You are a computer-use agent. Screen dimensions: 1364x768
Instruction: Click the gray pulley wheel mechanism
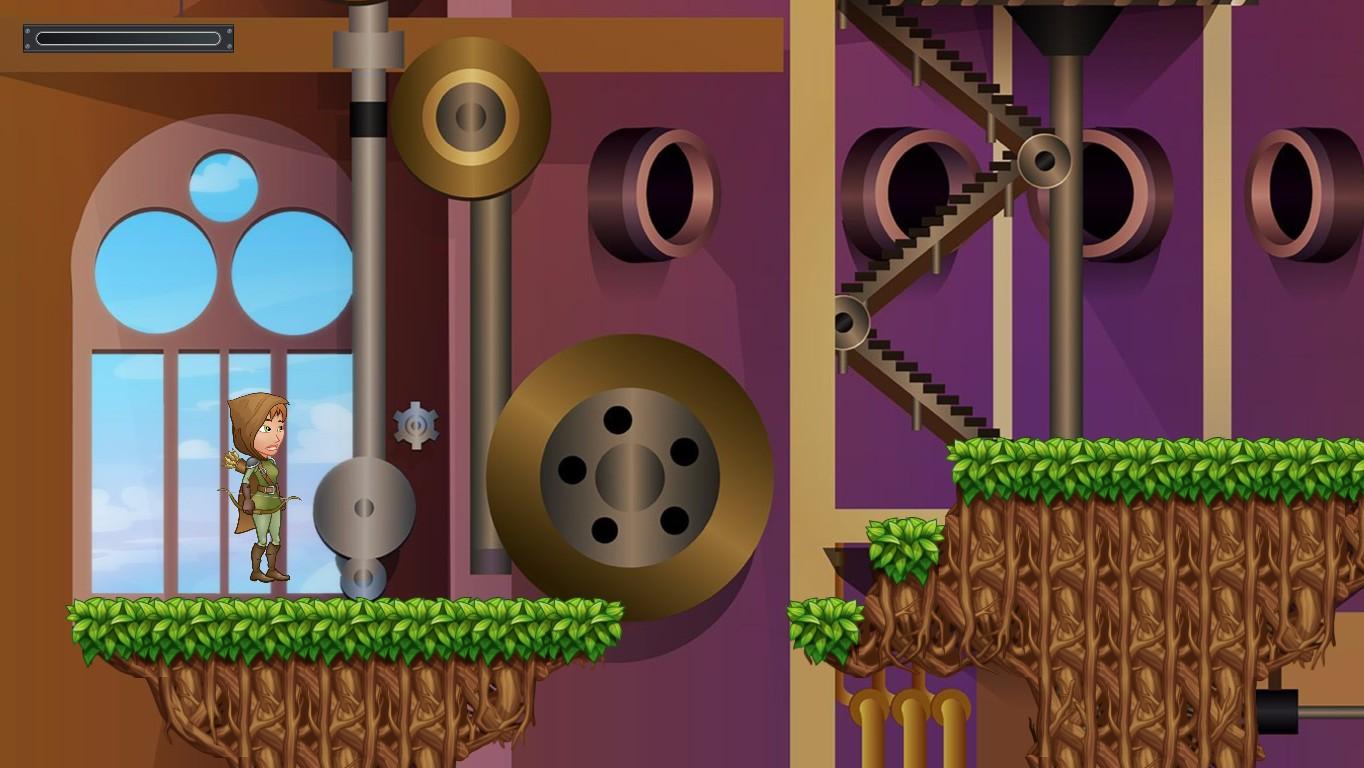[x=365, y=505]
